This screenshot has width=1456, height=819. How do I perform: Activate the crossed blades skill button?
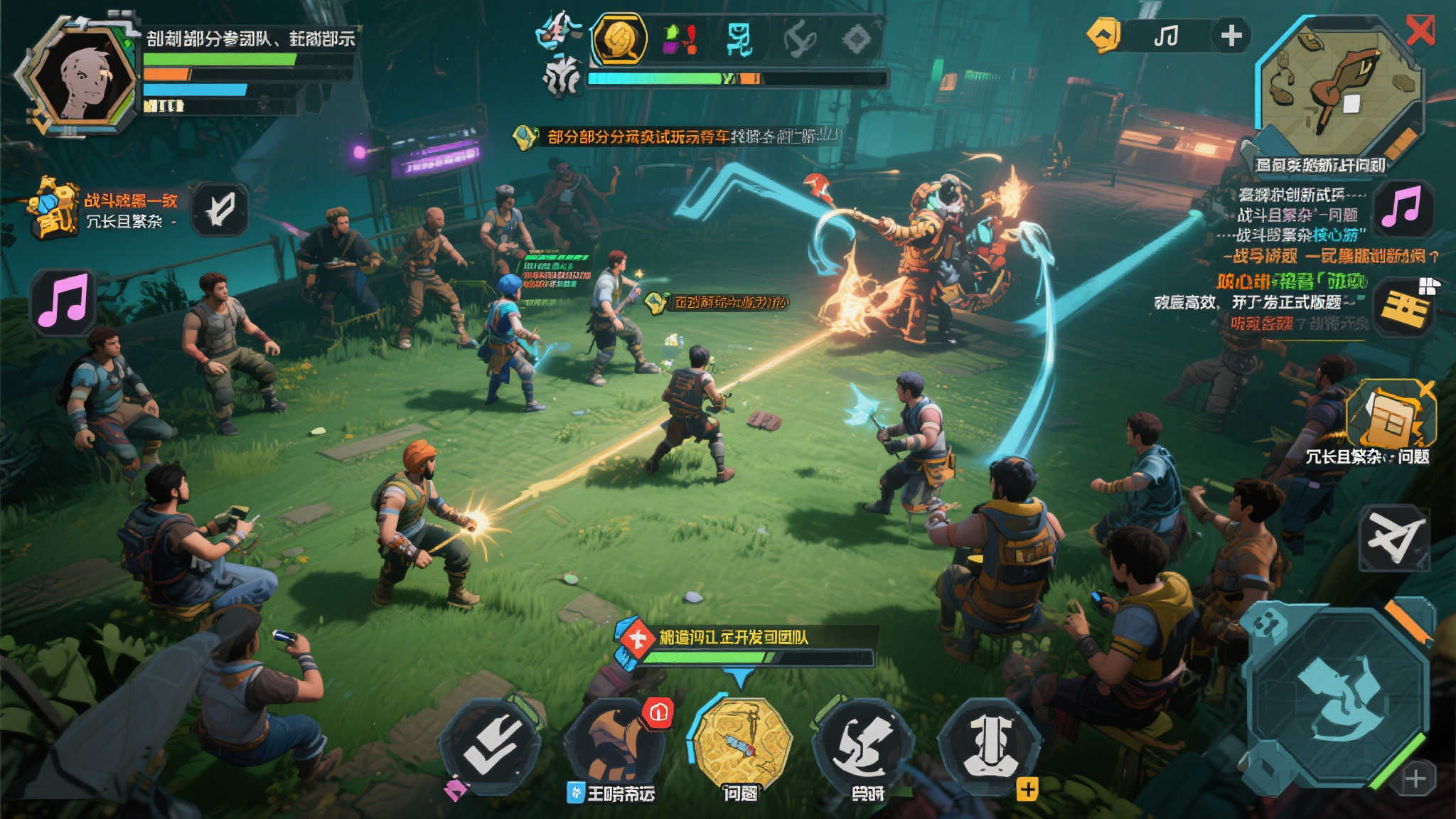[x=1394, y=537]
